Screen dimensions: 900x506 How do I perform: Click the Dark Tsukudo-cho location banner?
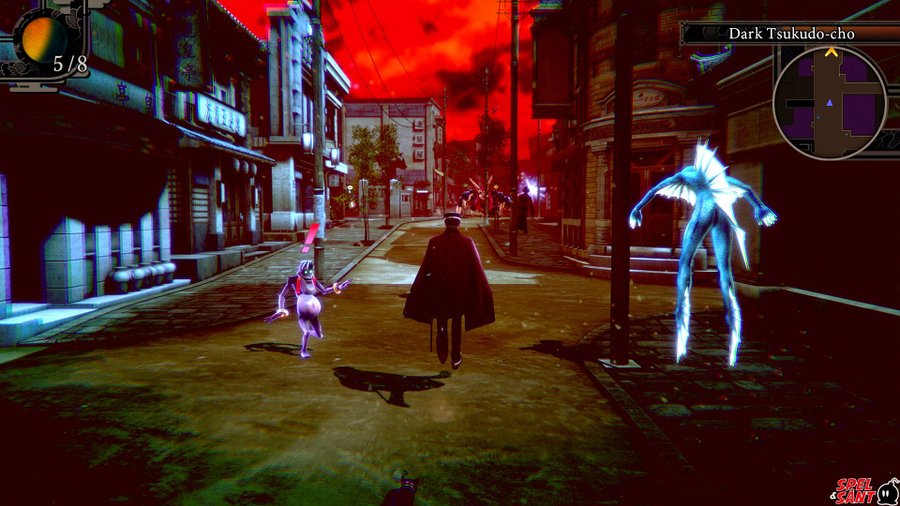[x=790, y=33]
